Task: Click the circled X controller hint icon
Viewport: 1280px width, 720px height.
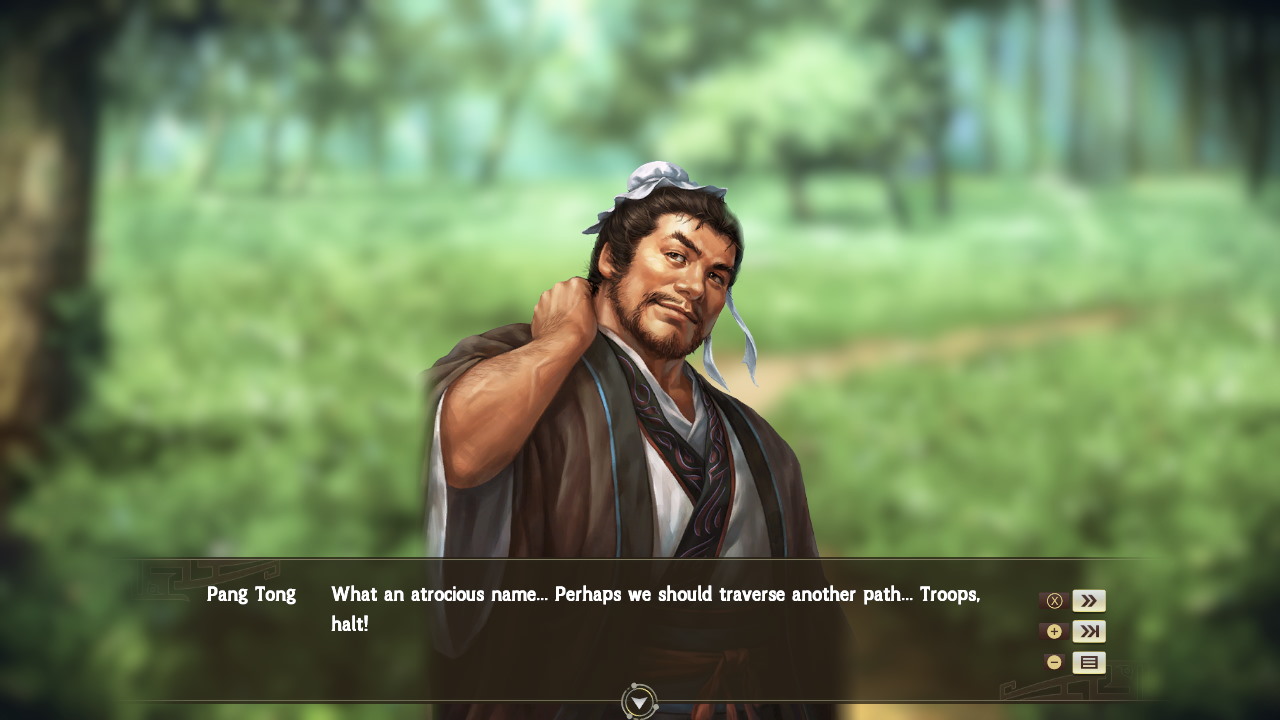Action: click(1054, 600)
